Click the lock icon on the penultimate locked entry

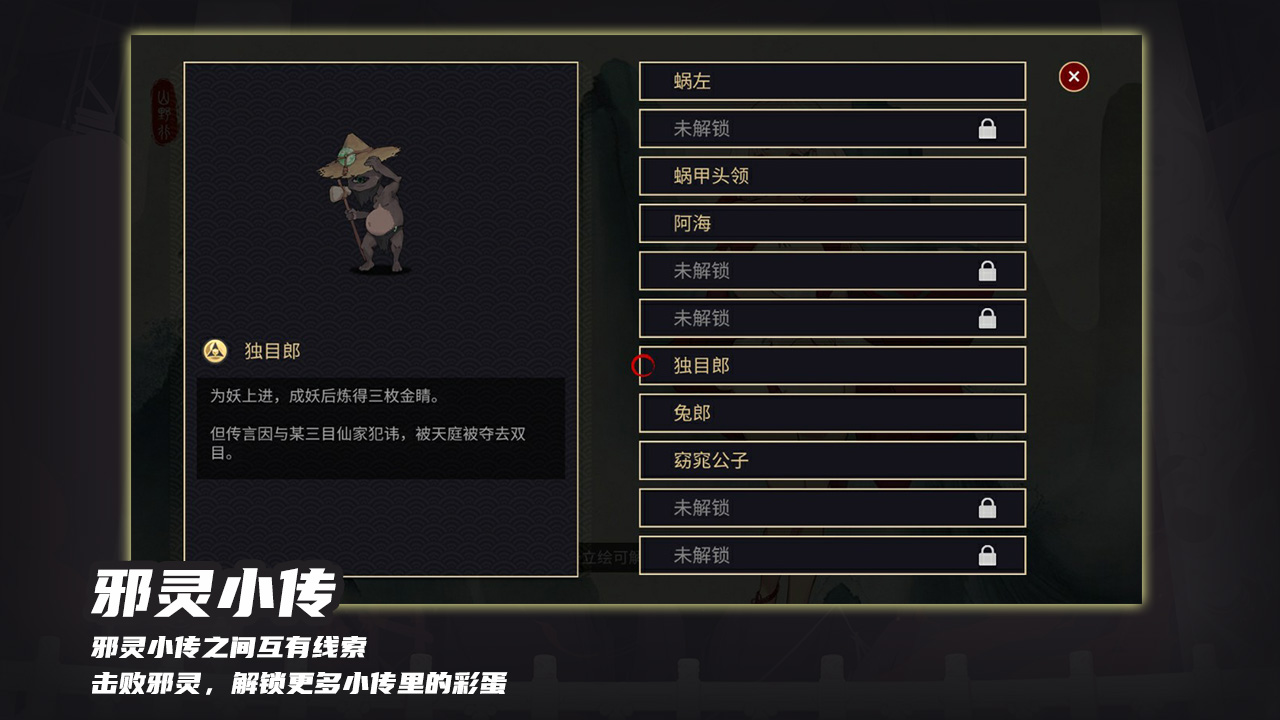pos(989,508)
